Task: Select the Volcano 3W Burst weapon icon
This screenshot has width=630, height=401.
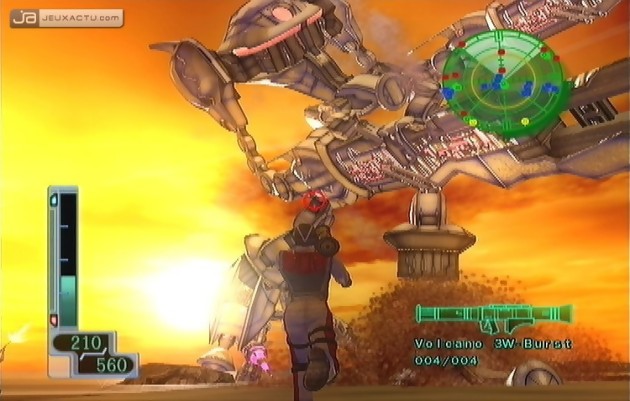Action: (493, 317)
